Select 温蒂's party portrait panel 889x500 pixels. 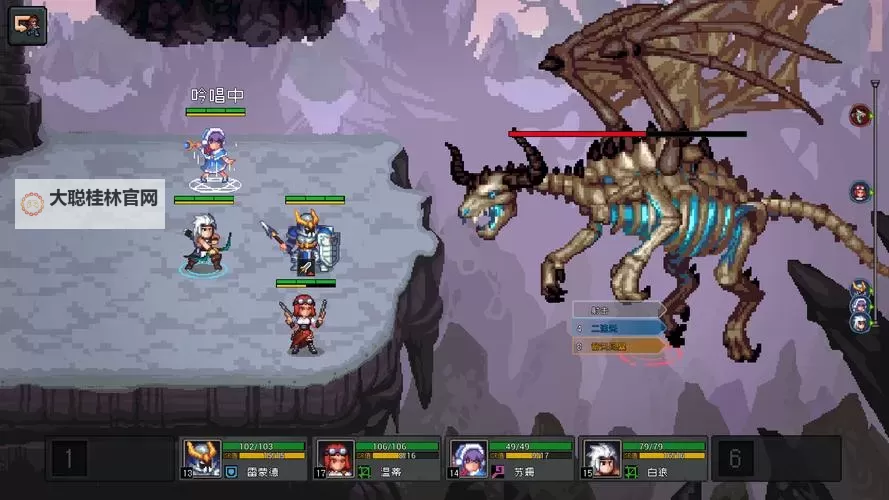pyautogui.click(x=376, y=458)
